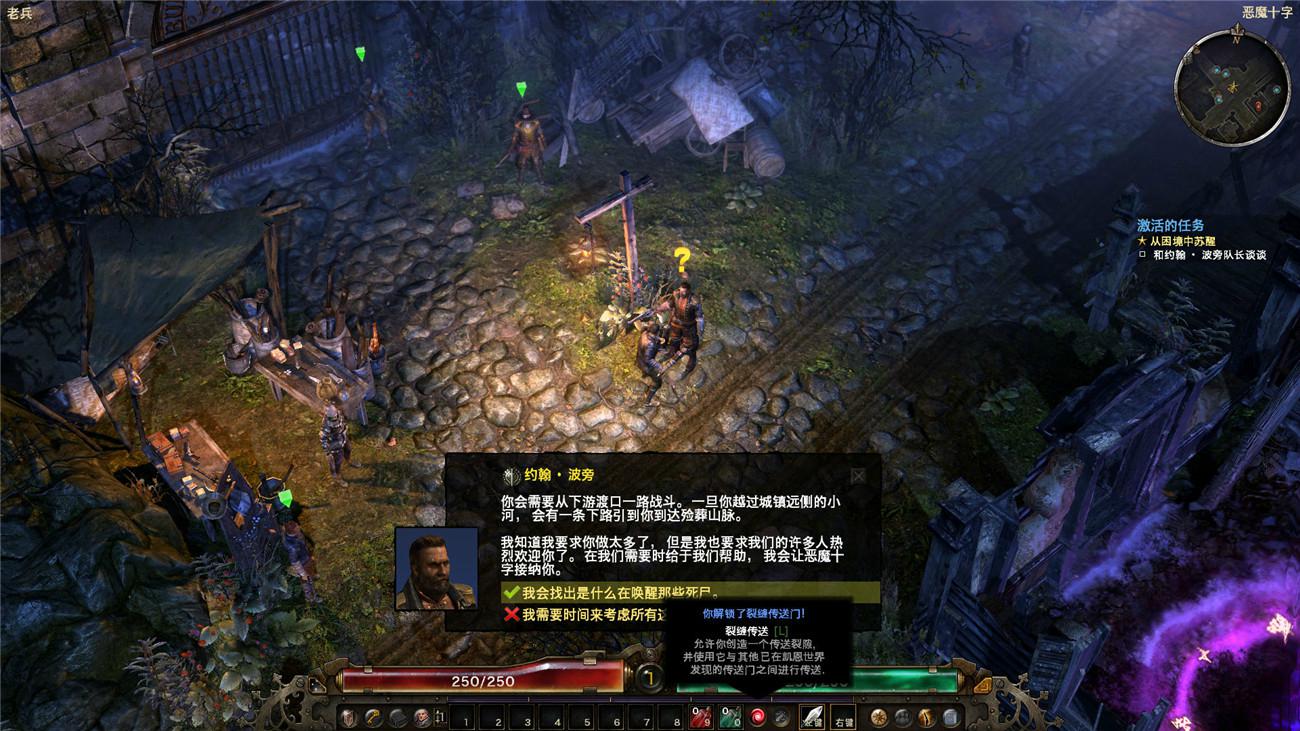Open the golden pickaxe icon menu

pos(372,717)
